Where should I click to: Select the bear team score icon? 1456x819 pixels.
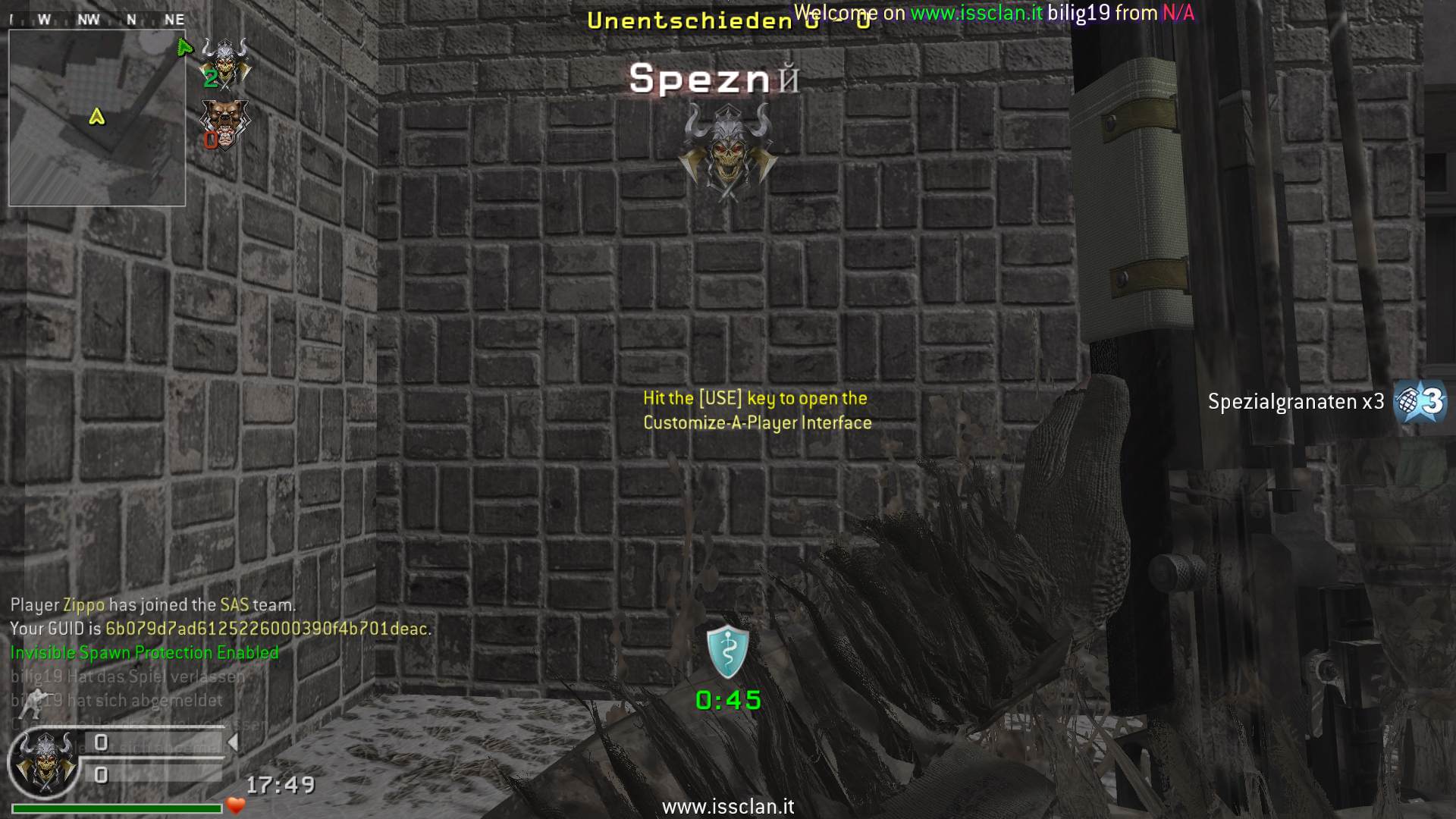coord(224,124)
